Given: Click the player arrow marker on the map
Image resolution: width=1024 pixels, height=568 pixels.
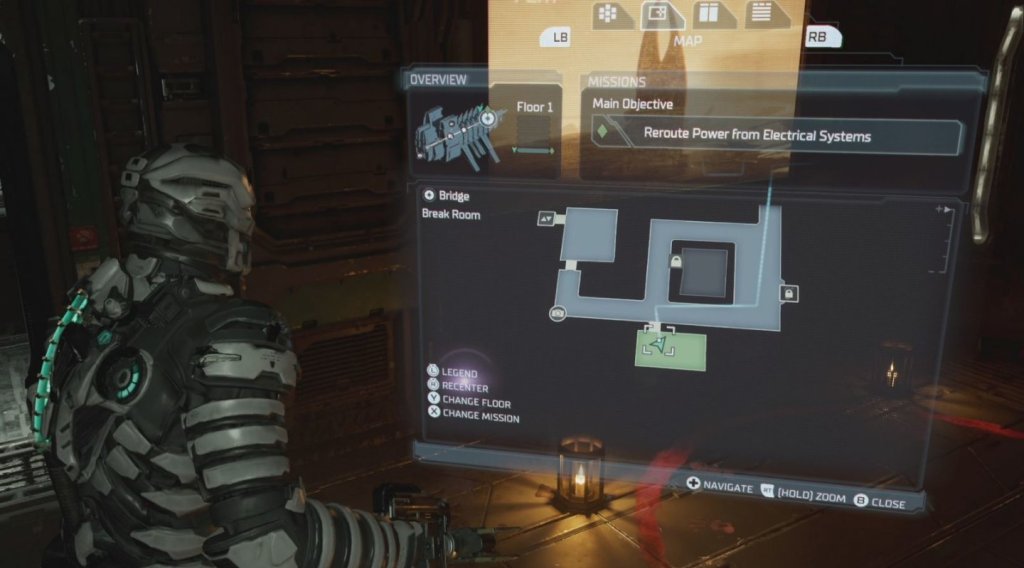Looking at the screenshot, I should pyautogui.click(x=657, y=343).
